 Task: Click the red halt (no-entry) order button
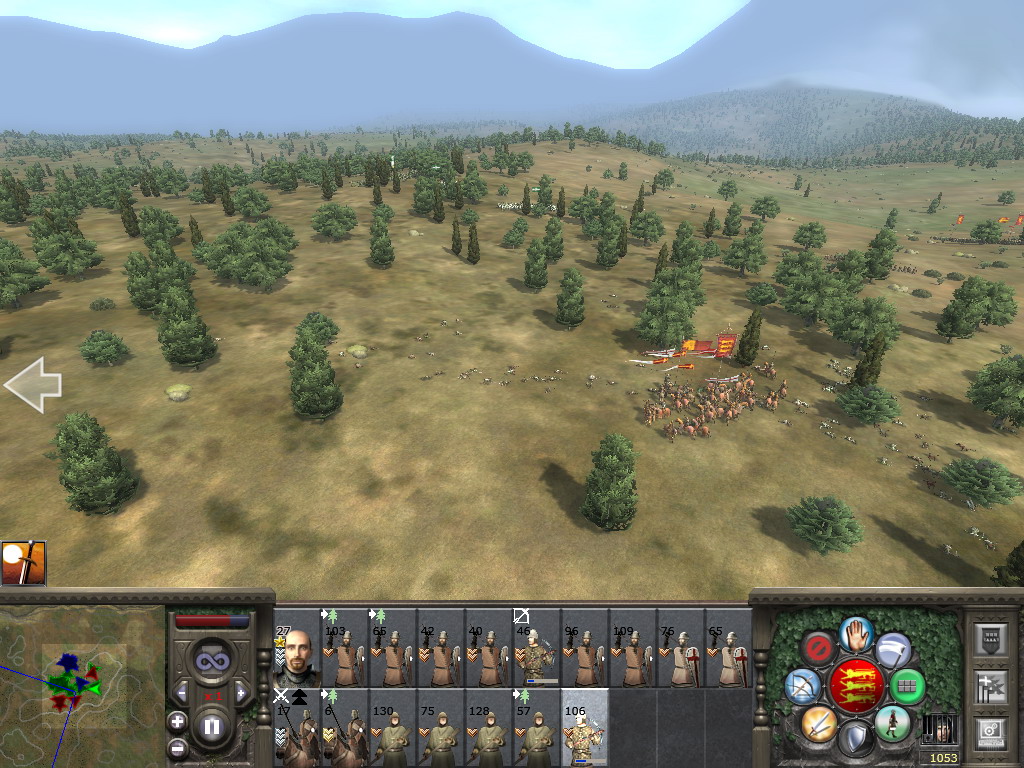pos(819,650)
